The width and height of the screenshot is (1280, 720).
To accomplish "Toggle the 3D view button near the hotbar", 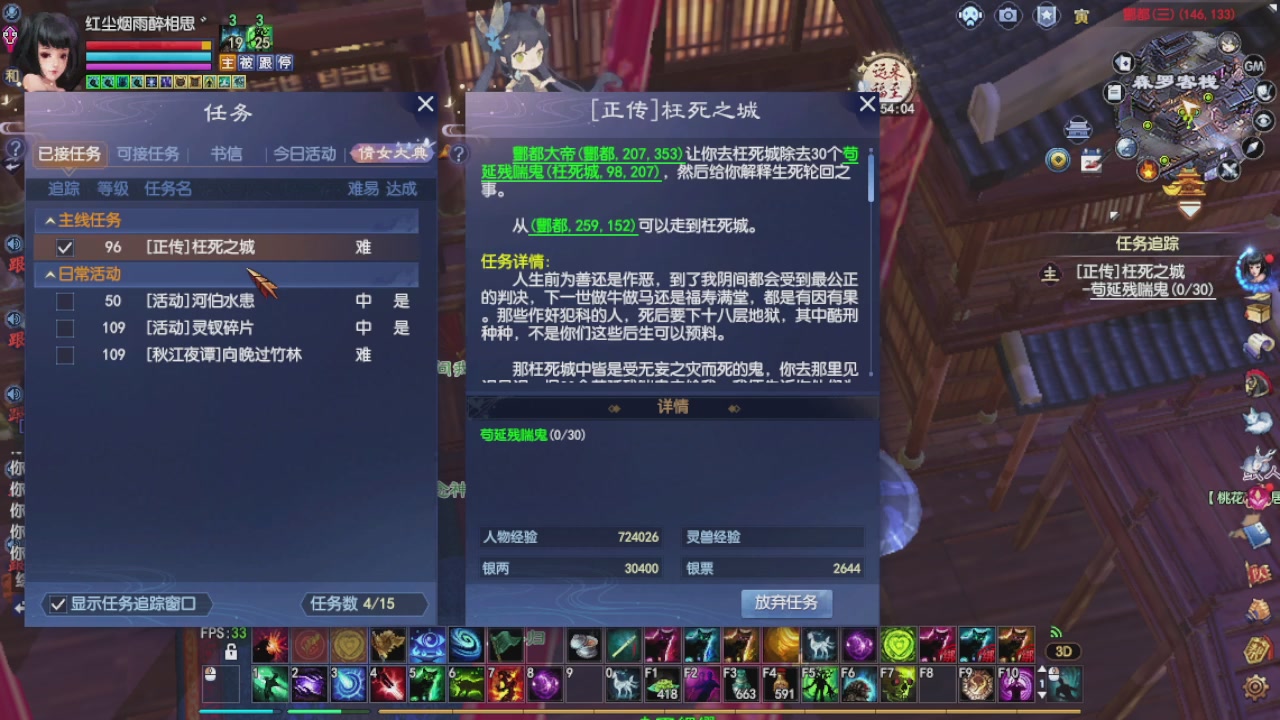I will pos(1063,651).
